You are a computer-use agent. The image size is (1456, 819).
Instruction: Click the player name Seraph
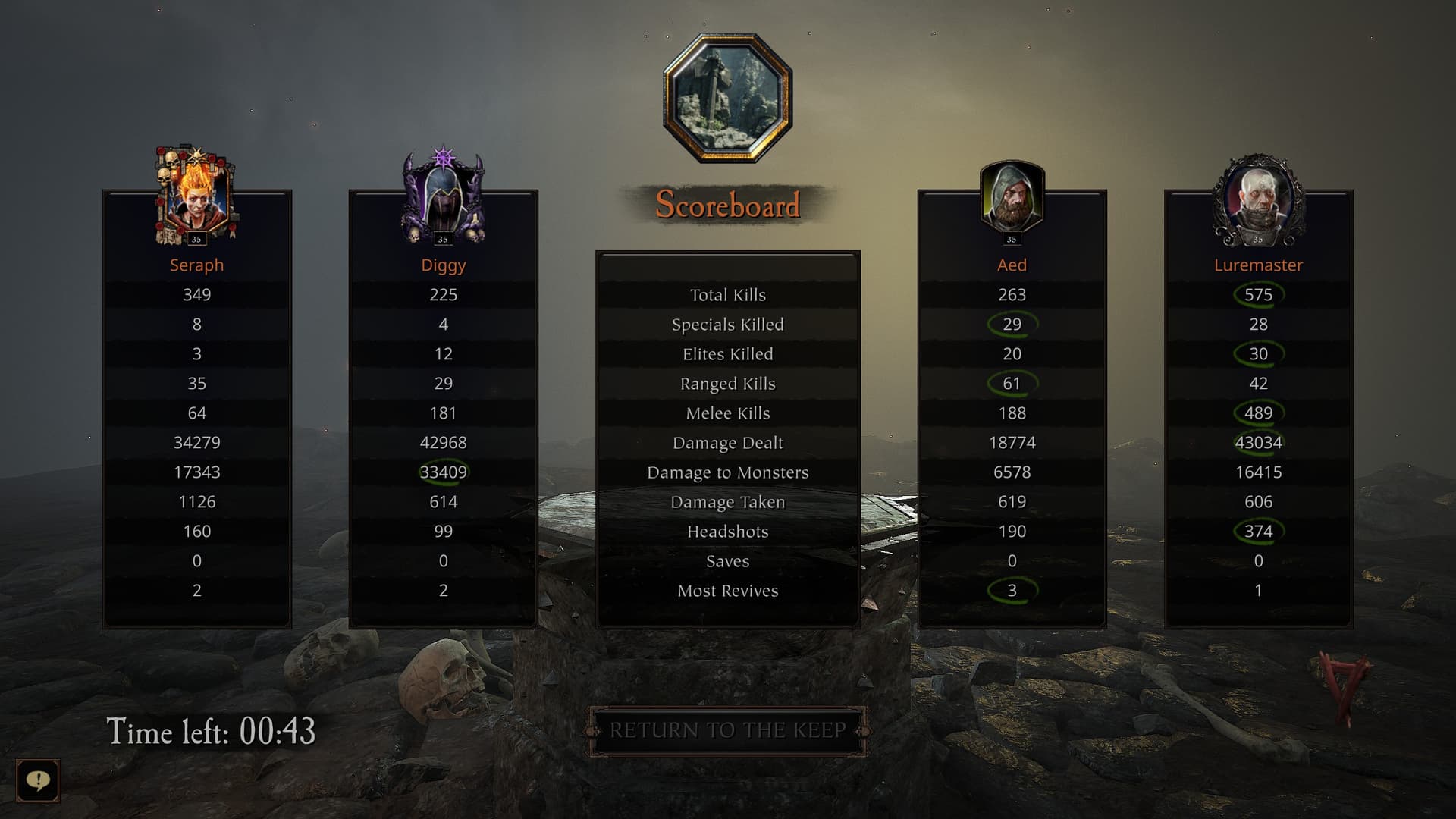click(x=196, y=265)
